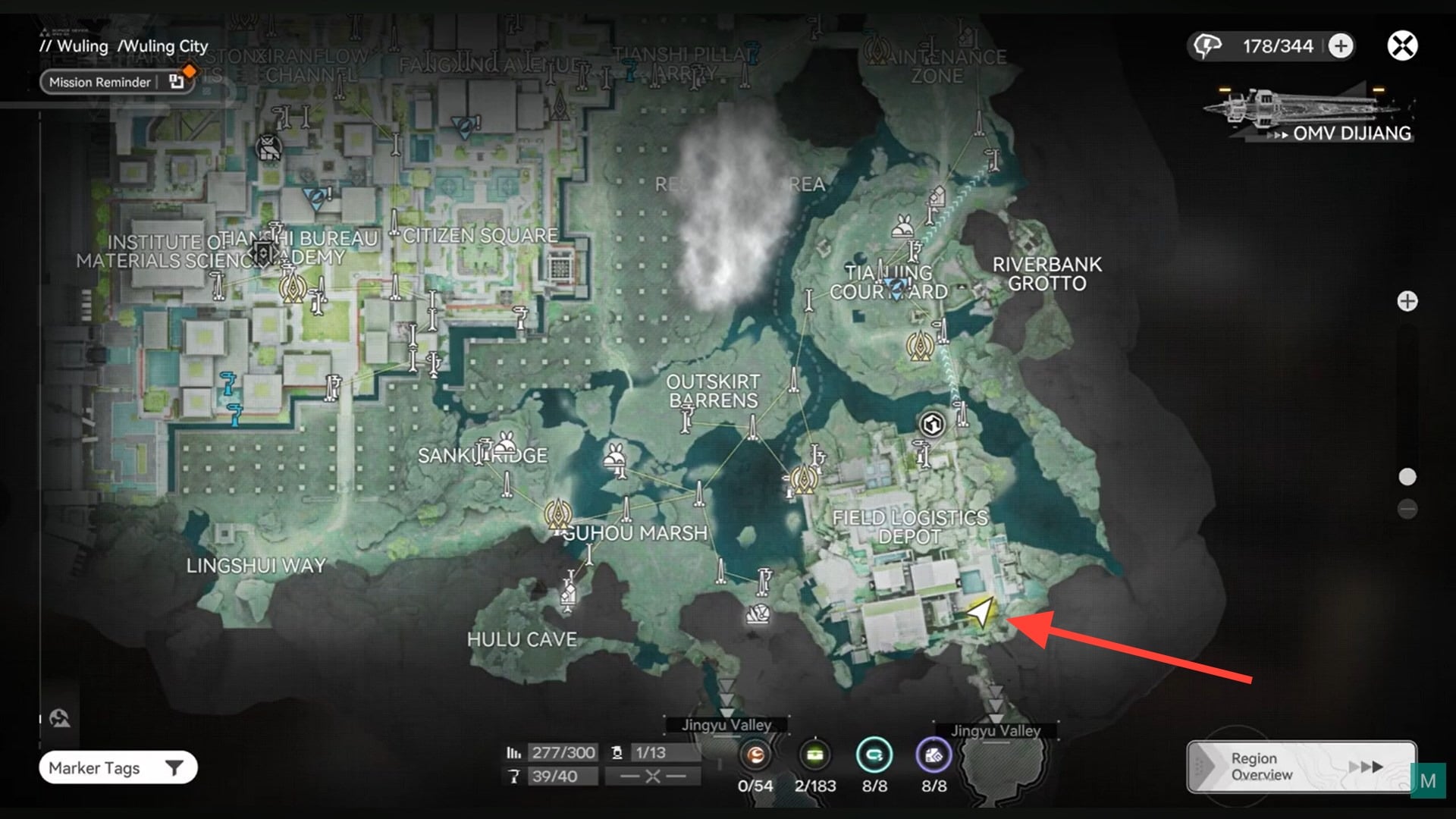Select the orange swirl collectible counter icon

(755, 755)
